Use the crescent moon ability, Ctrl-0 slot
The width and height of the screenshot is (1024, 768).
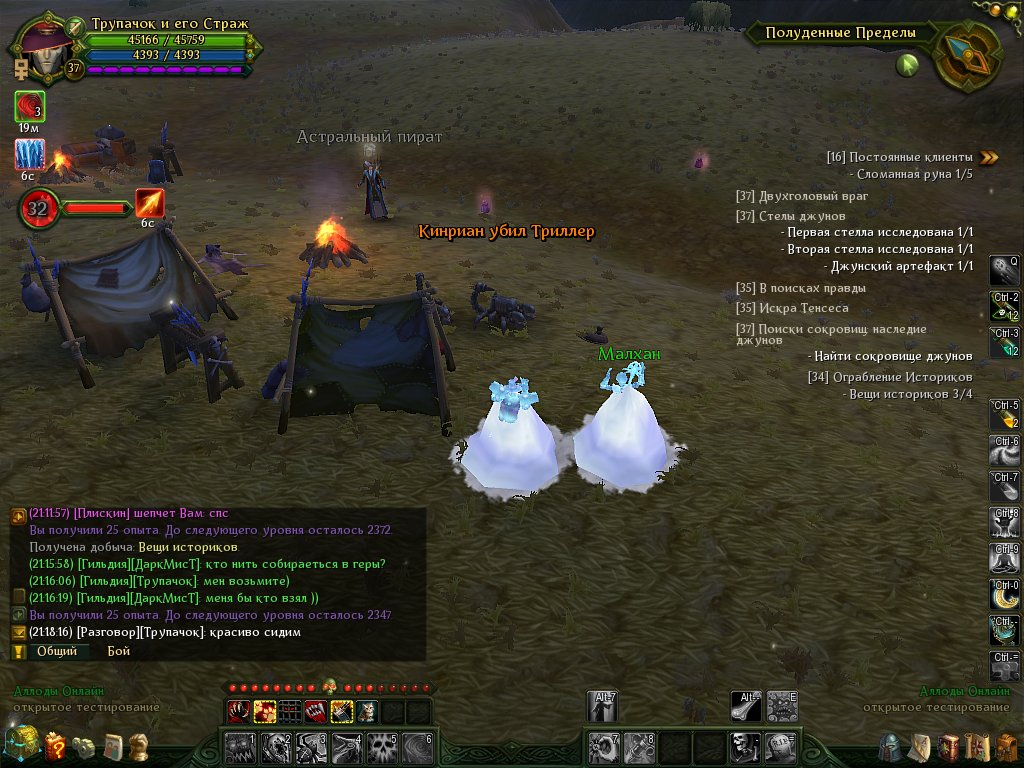point(1004,596)
